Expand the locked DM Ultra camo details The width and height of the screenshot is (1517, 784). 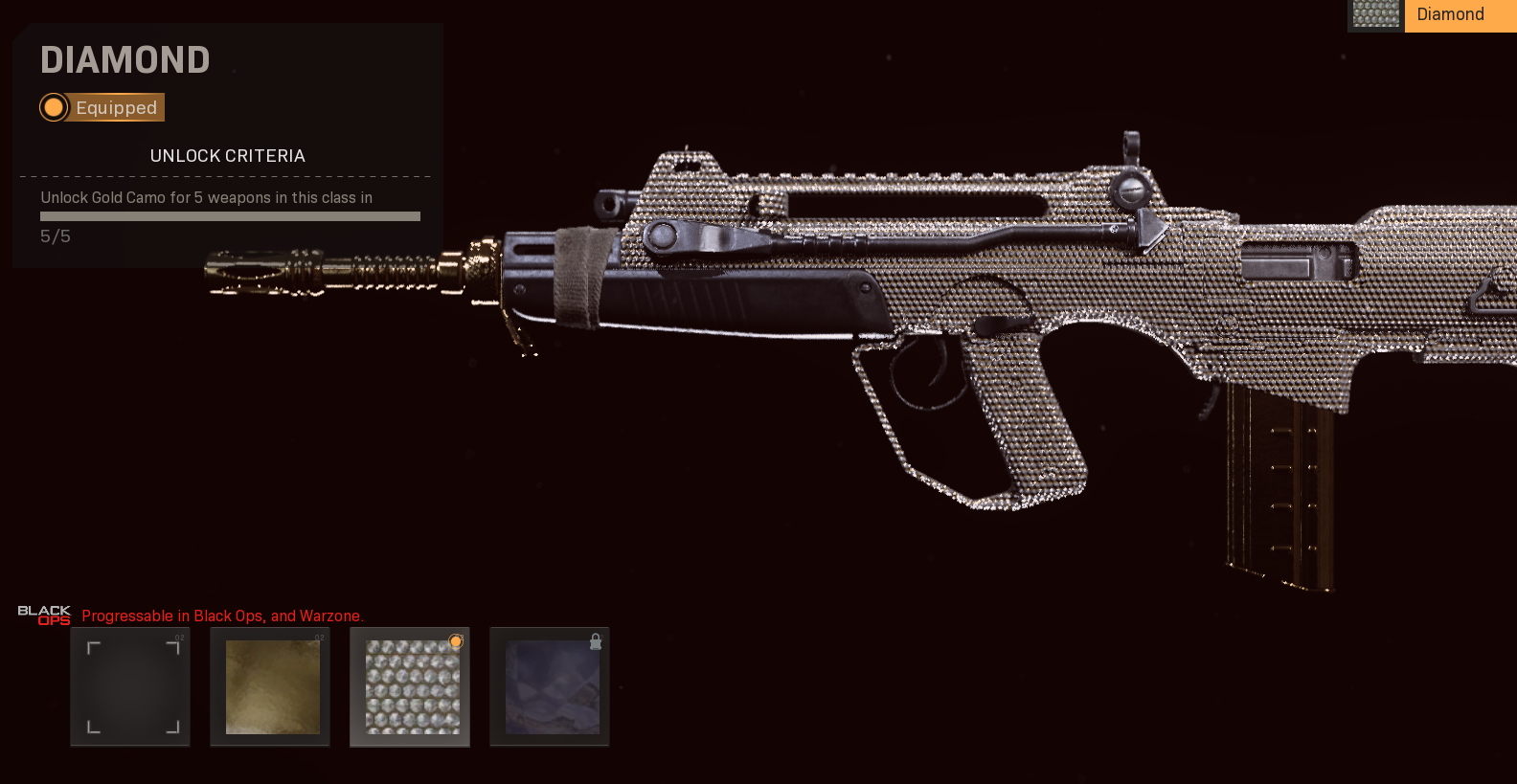click(x=550, y=687)
